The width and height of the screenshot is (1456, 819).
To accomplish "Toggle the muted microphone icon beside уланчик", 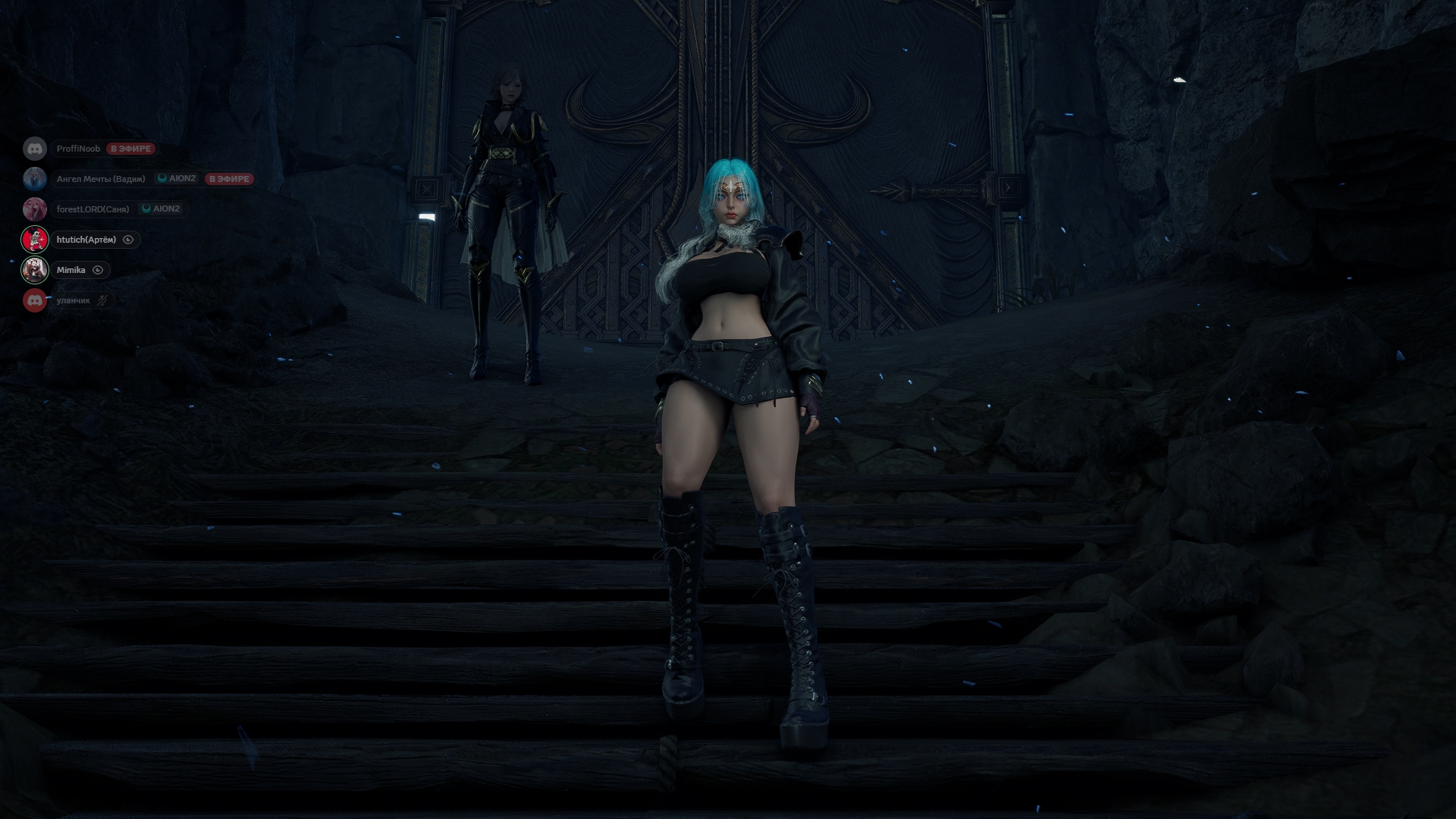I will tap(102, 300).
